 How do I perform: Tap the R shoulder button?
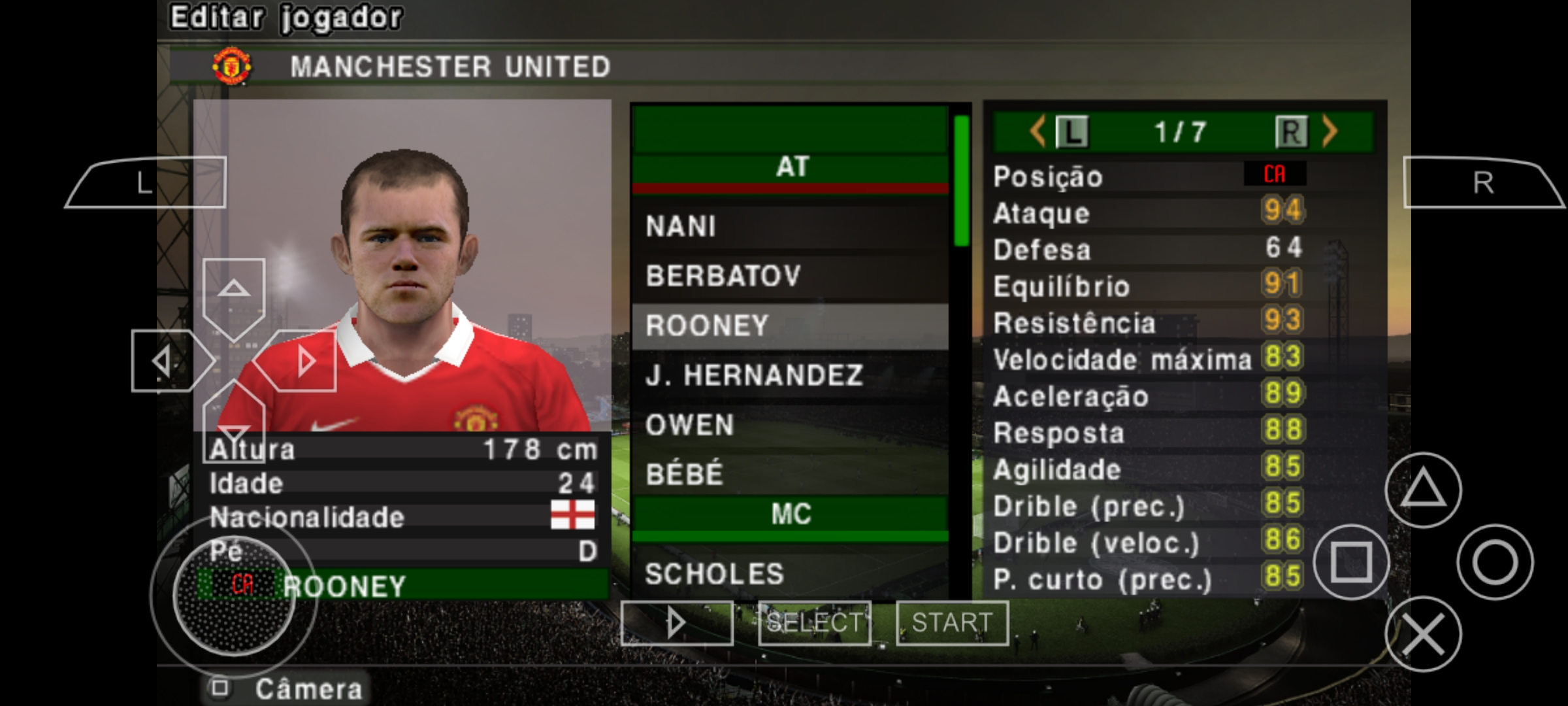(x=1483, y=185)
